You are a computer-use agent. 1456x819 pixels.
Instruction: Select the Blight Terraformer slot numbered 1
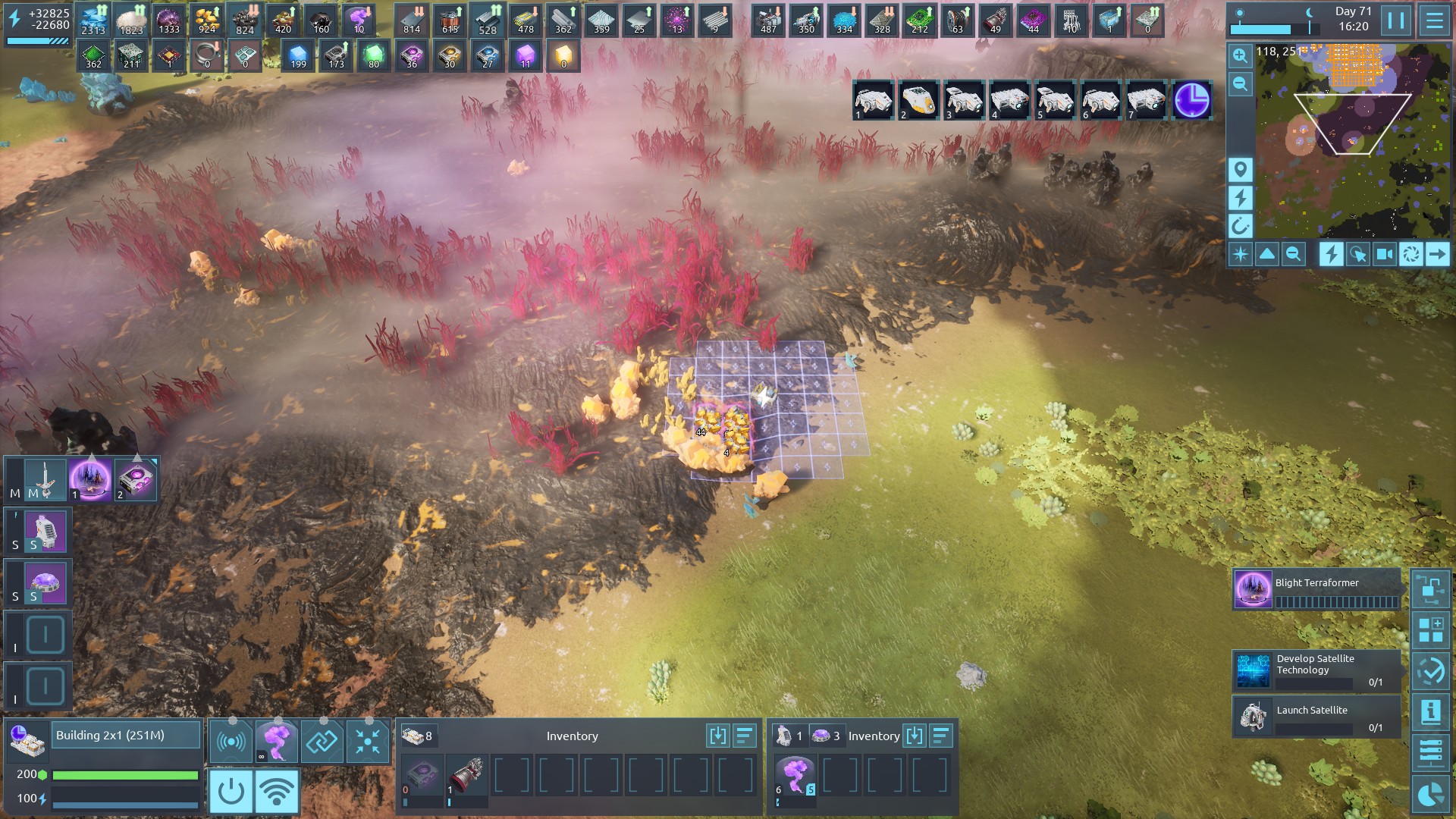click(x=91, y=479)
